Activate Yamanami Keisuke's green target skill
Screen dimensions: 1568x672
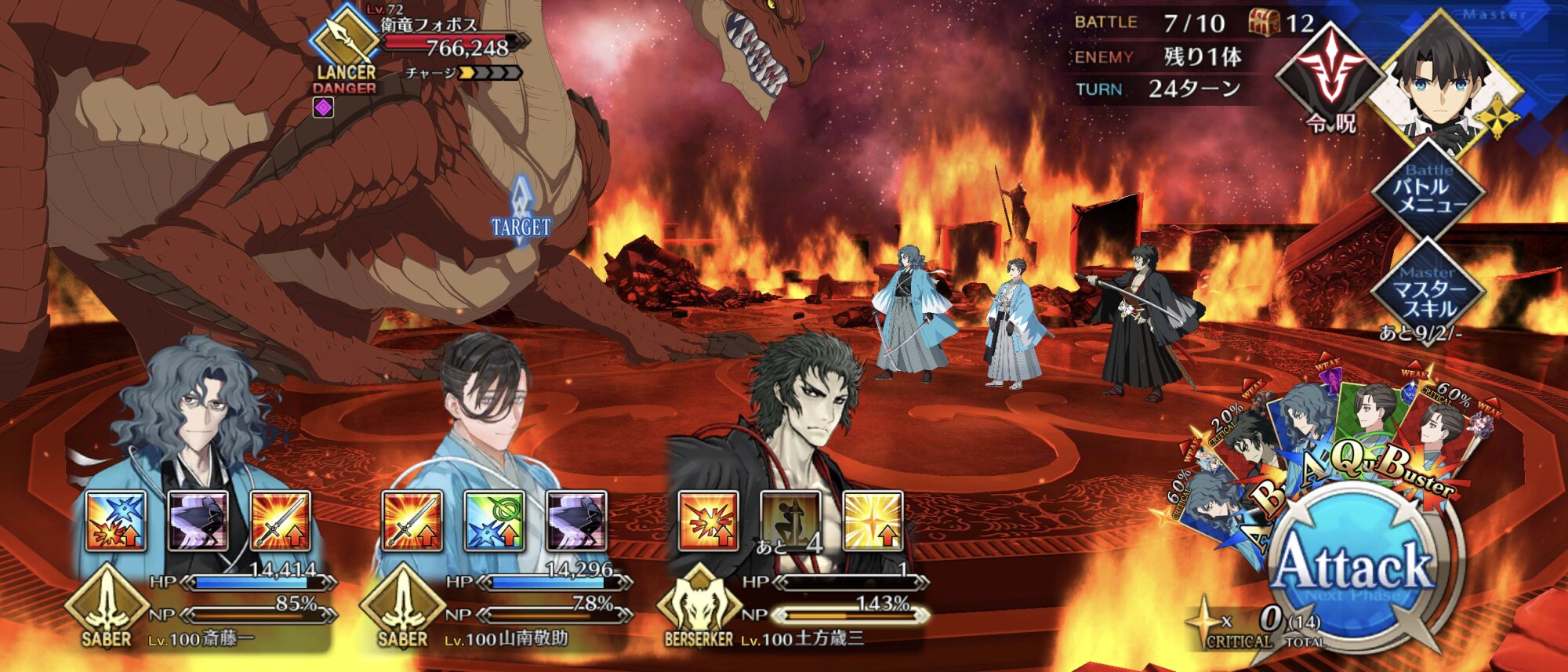point(494,521)
